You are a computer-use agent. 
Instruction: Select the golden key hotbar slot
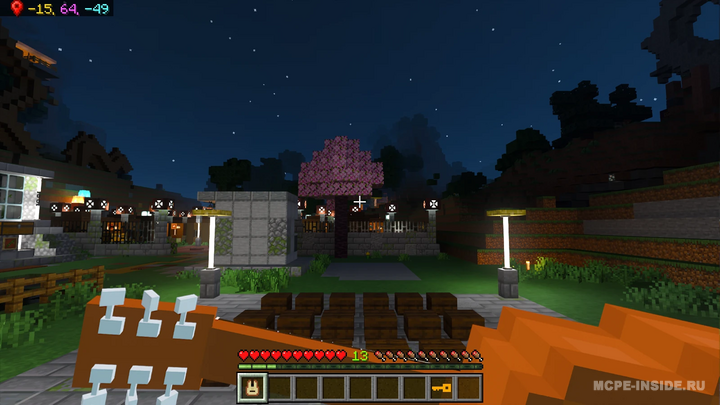point(441,387)
